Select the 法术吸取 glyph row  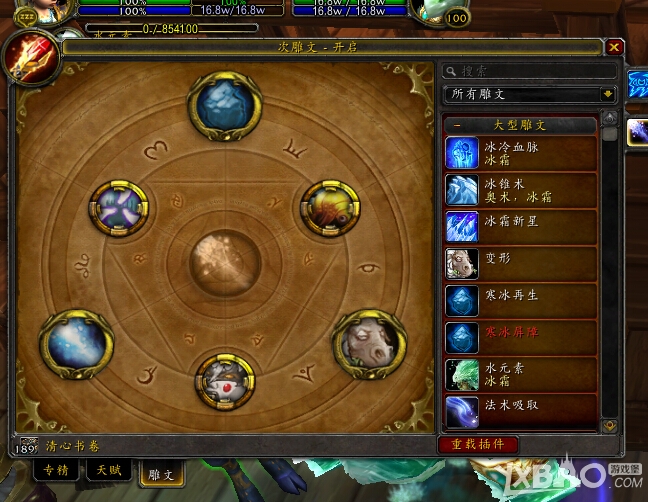[520, 410]
